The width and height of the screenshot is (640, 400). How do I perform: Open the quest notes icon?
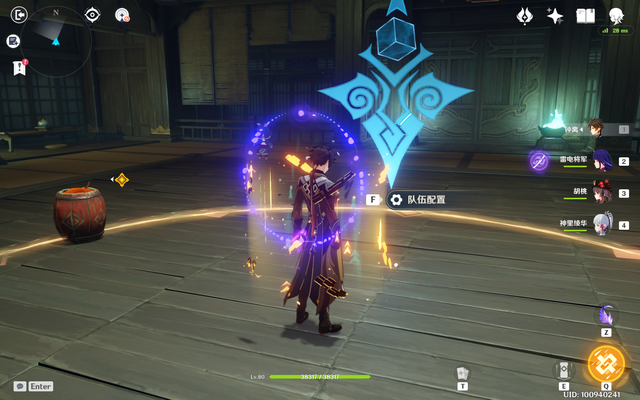(14, 41)
